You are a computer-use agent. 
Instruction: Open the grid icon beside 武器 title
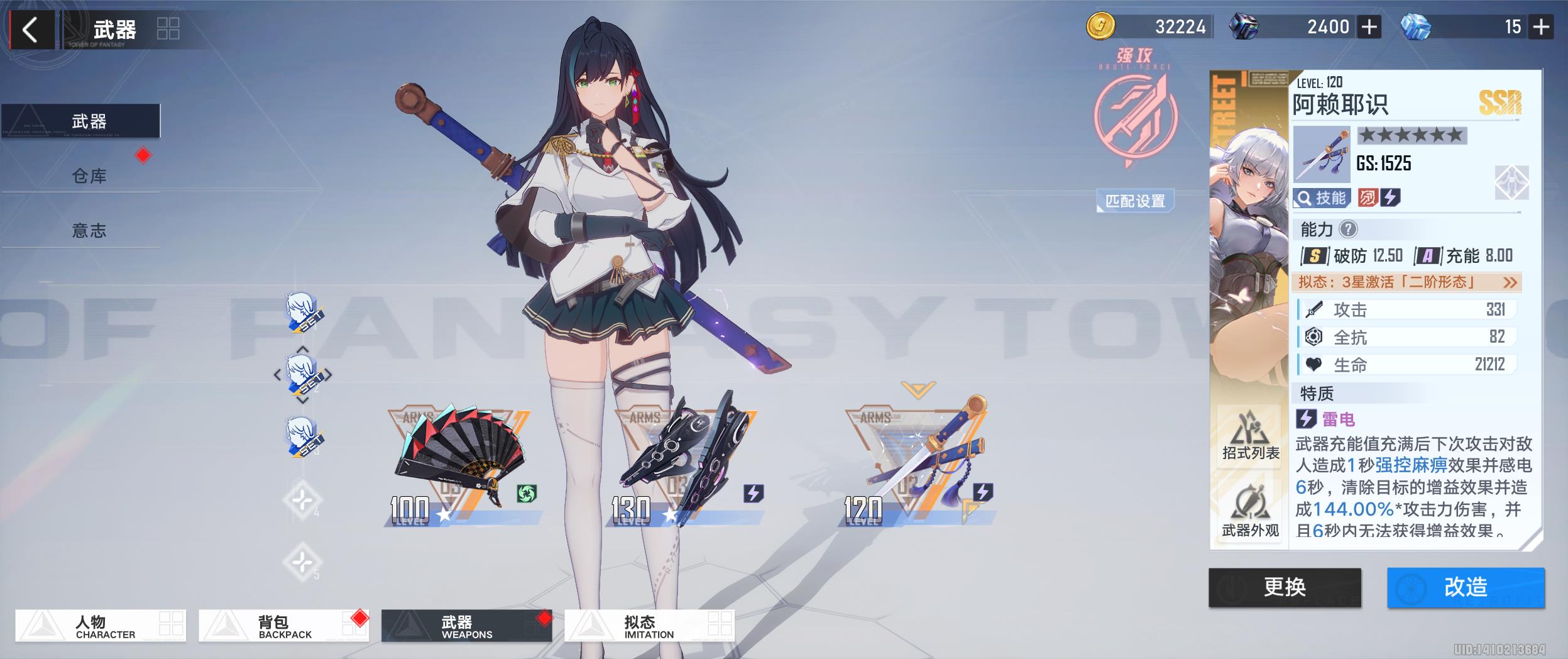(168, 29)
